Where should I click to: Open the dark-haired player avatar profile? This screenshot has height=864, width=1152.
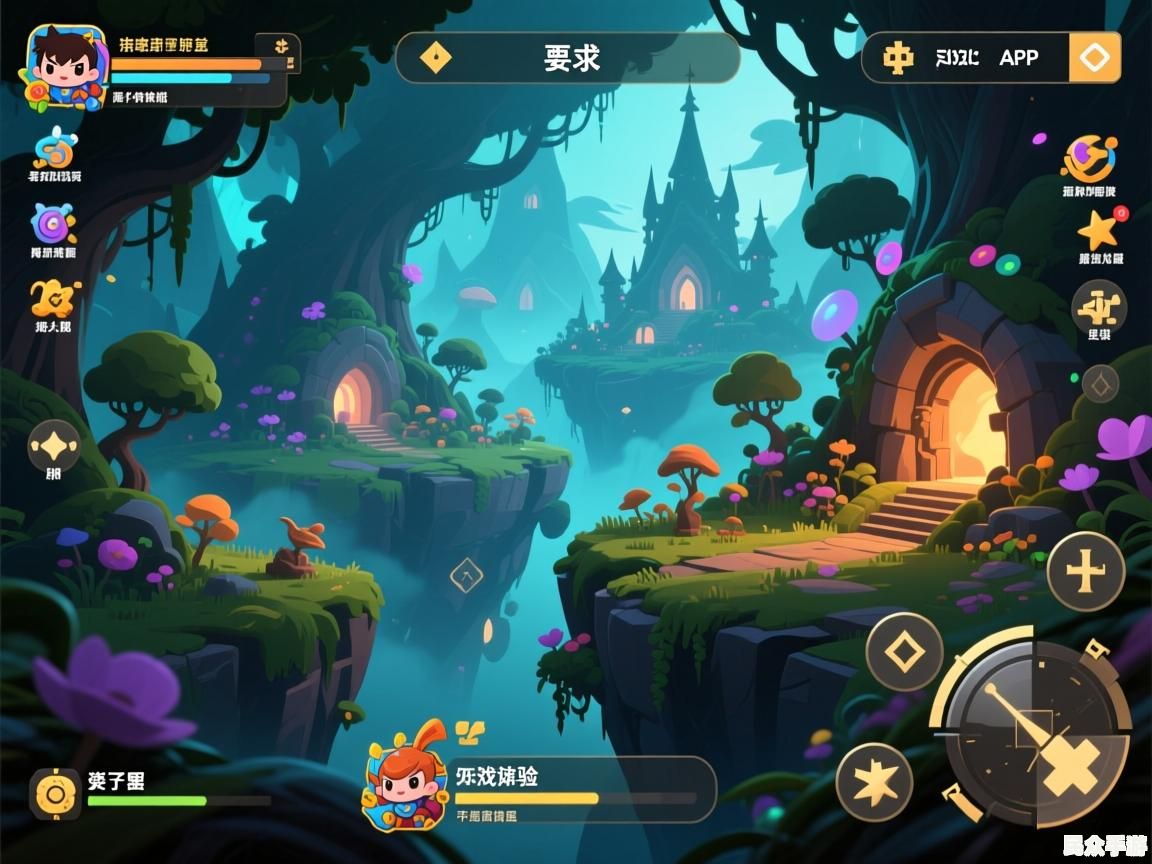[x=66, y=68]
